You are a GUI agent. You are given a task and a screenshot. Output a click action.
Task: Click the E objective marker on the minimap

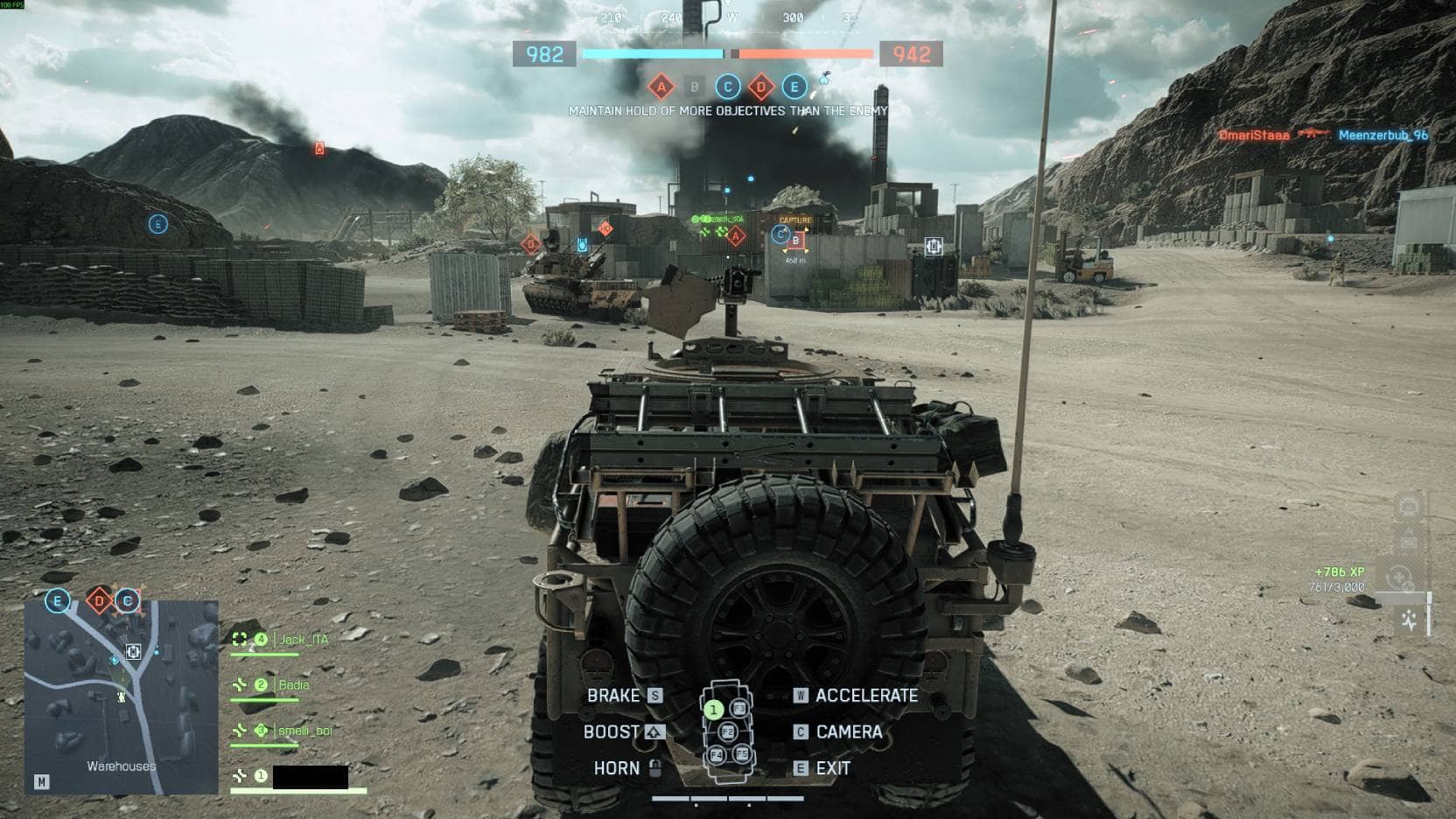pyautogui.click(x=58, y=601)
